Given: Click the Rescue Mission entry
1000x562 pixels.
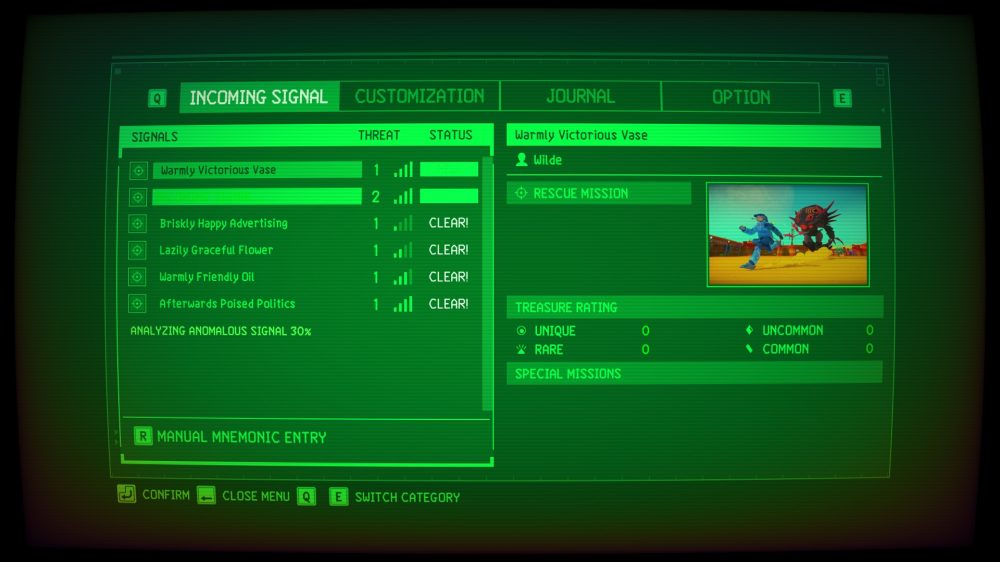Looking at the screenshot, I should point(598,193).
